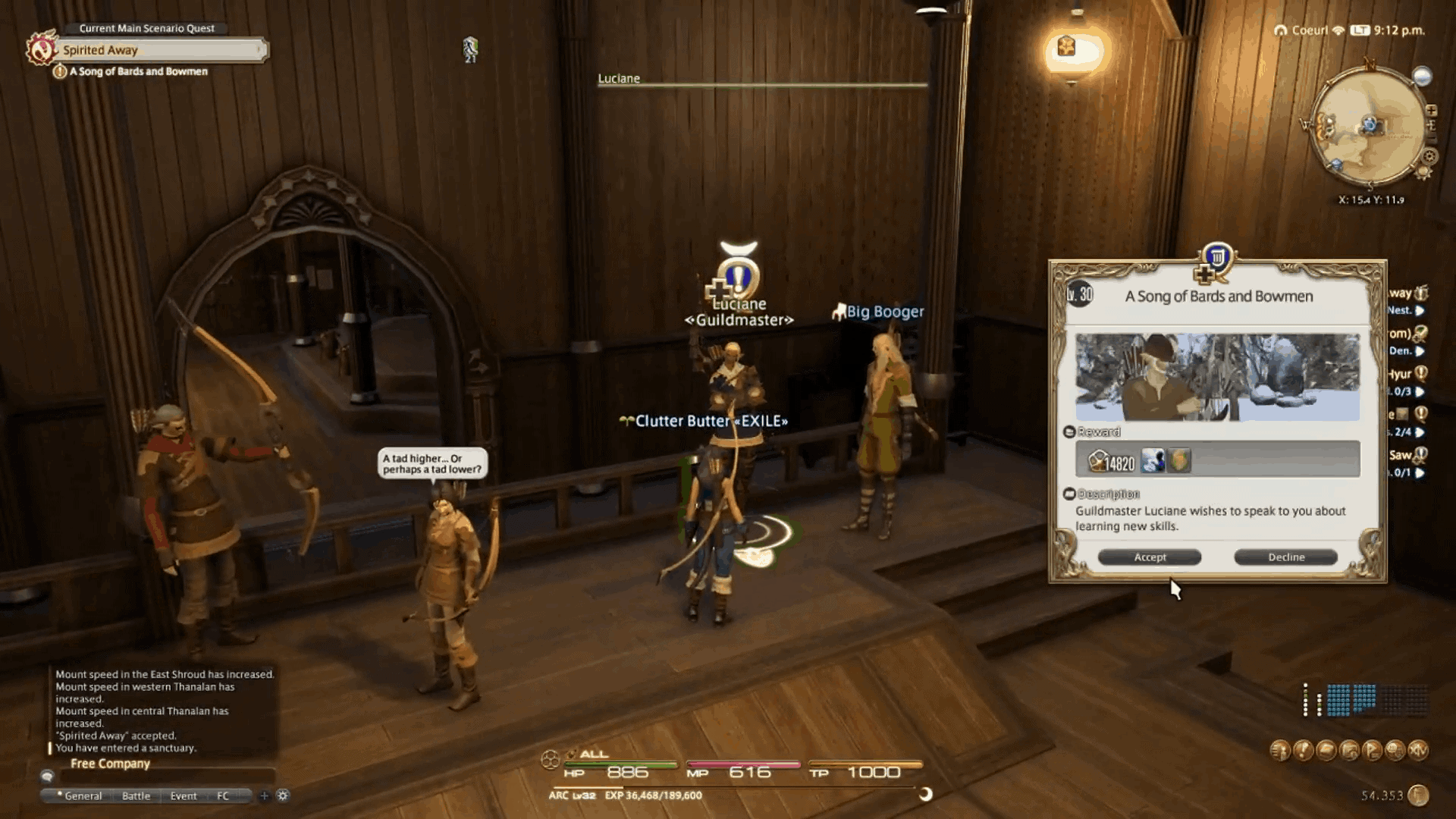Click the gil coin icon beside 54.353
Viewport: 1456px width, 819px height.
[1420, 794]
